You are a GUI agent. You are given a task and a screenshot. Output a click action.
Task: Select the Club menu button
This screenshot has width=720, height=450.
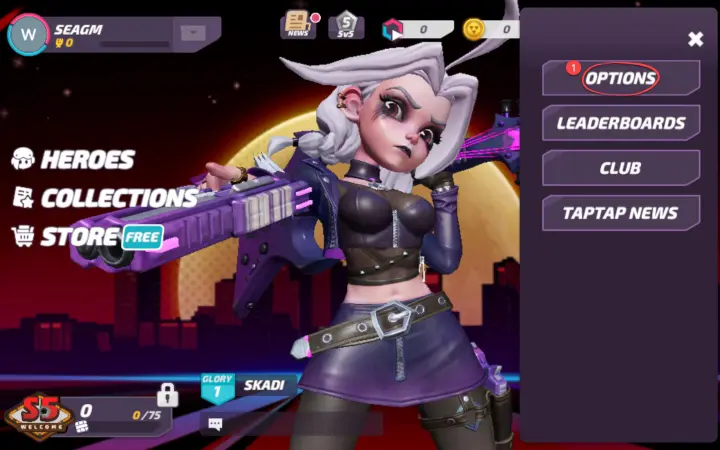click(x=620, y=168)
